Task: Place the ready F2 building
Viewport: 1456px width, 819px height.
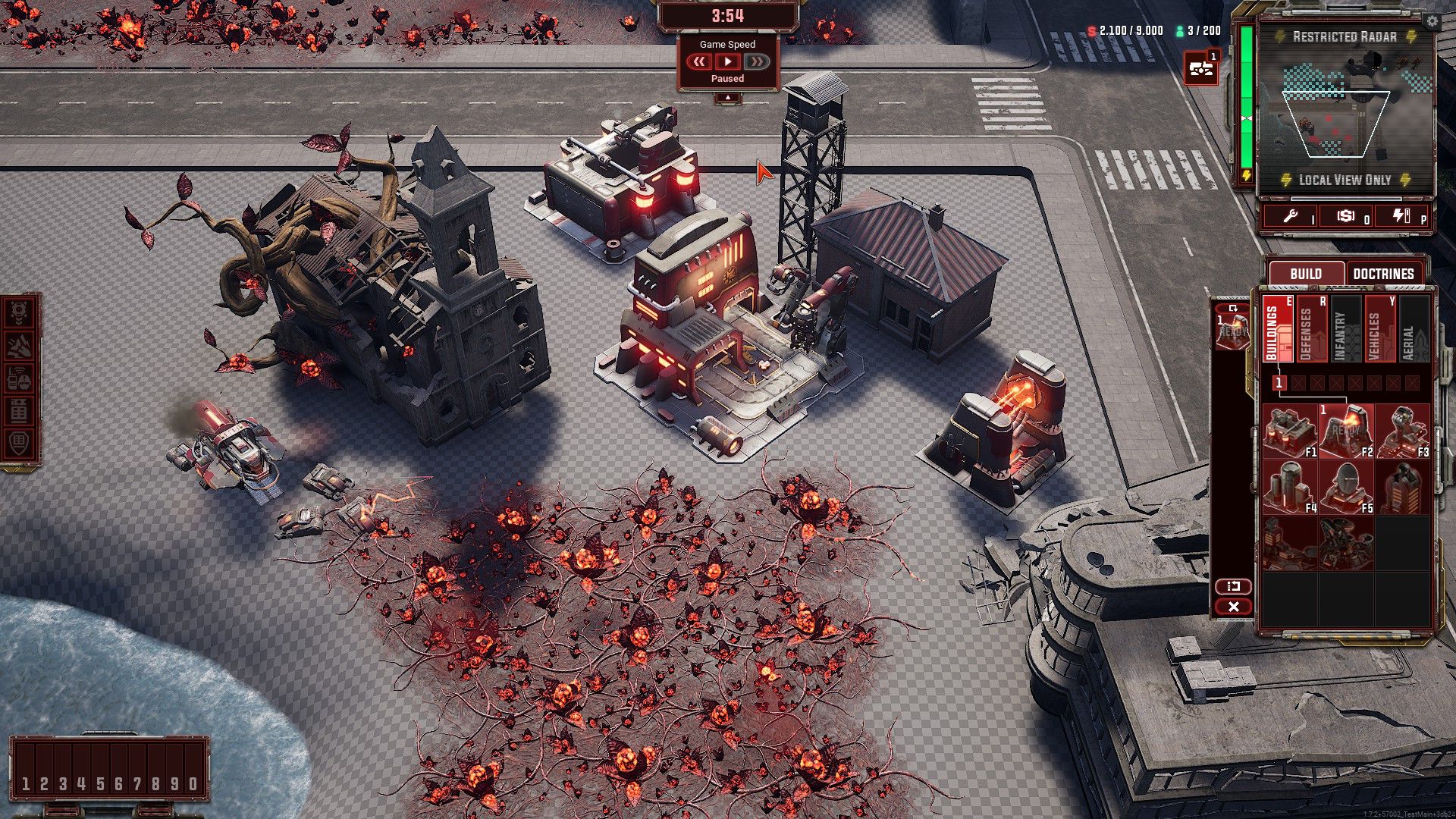Action: (1346, 431)
